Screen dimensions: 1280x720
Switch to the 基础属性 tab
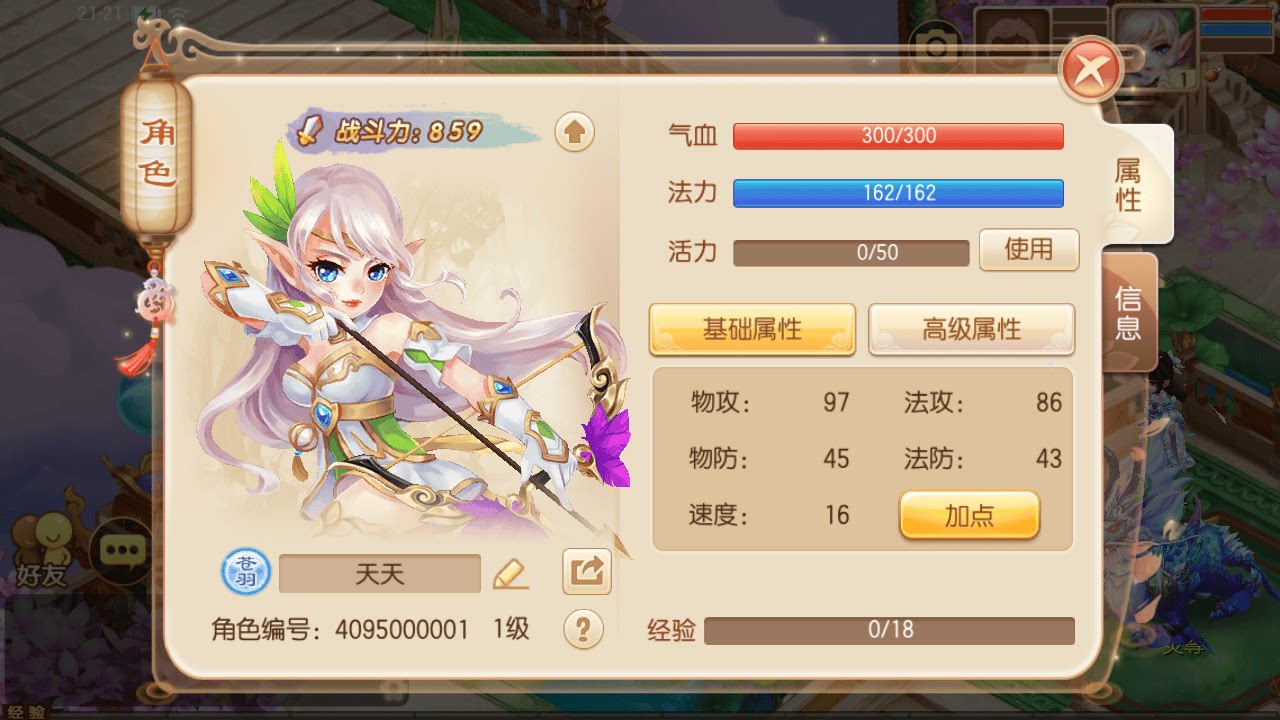[752, 330]
